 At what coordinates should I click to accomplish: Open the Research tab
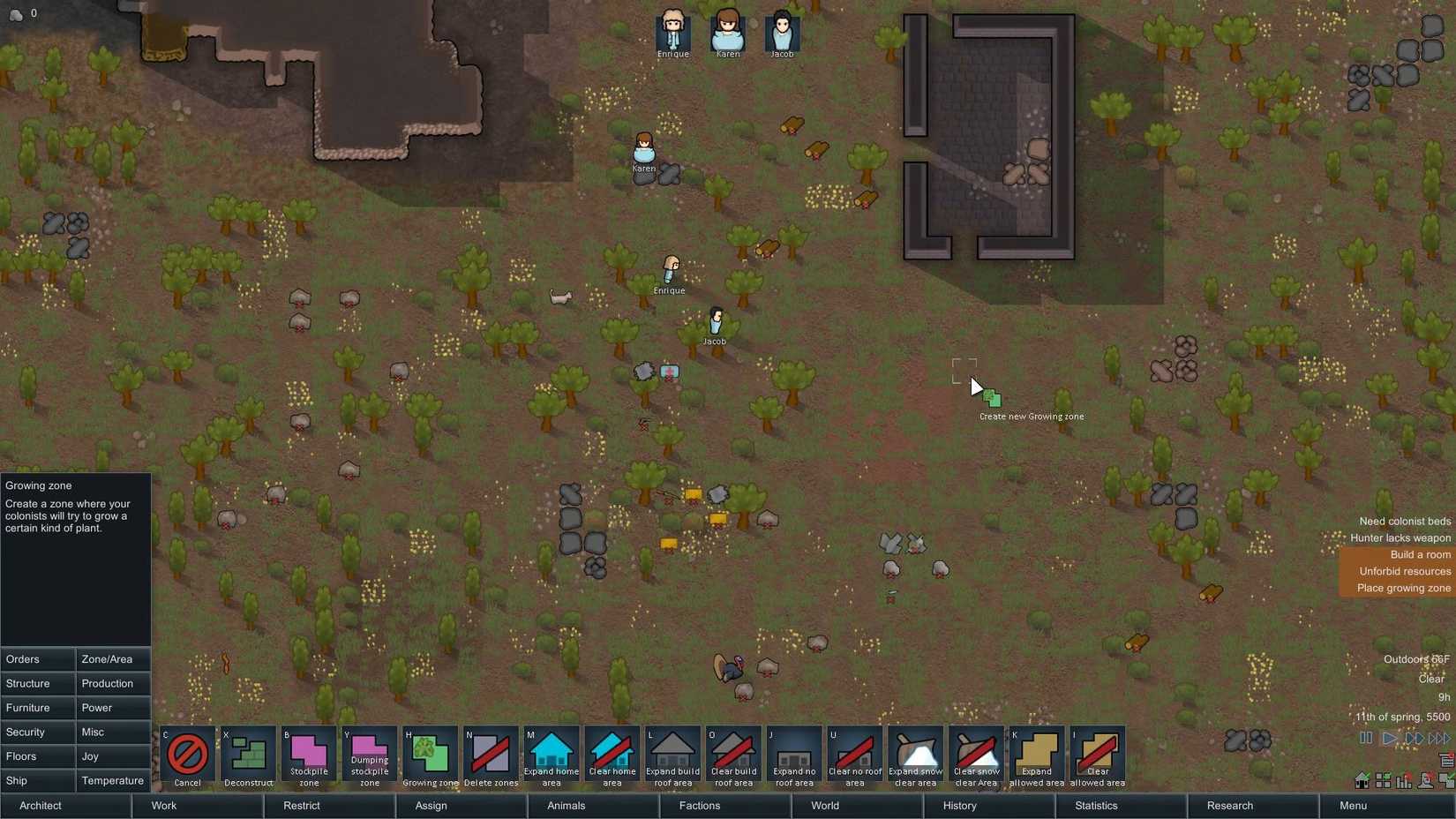pyautogui.click(x=1228, y=806)
